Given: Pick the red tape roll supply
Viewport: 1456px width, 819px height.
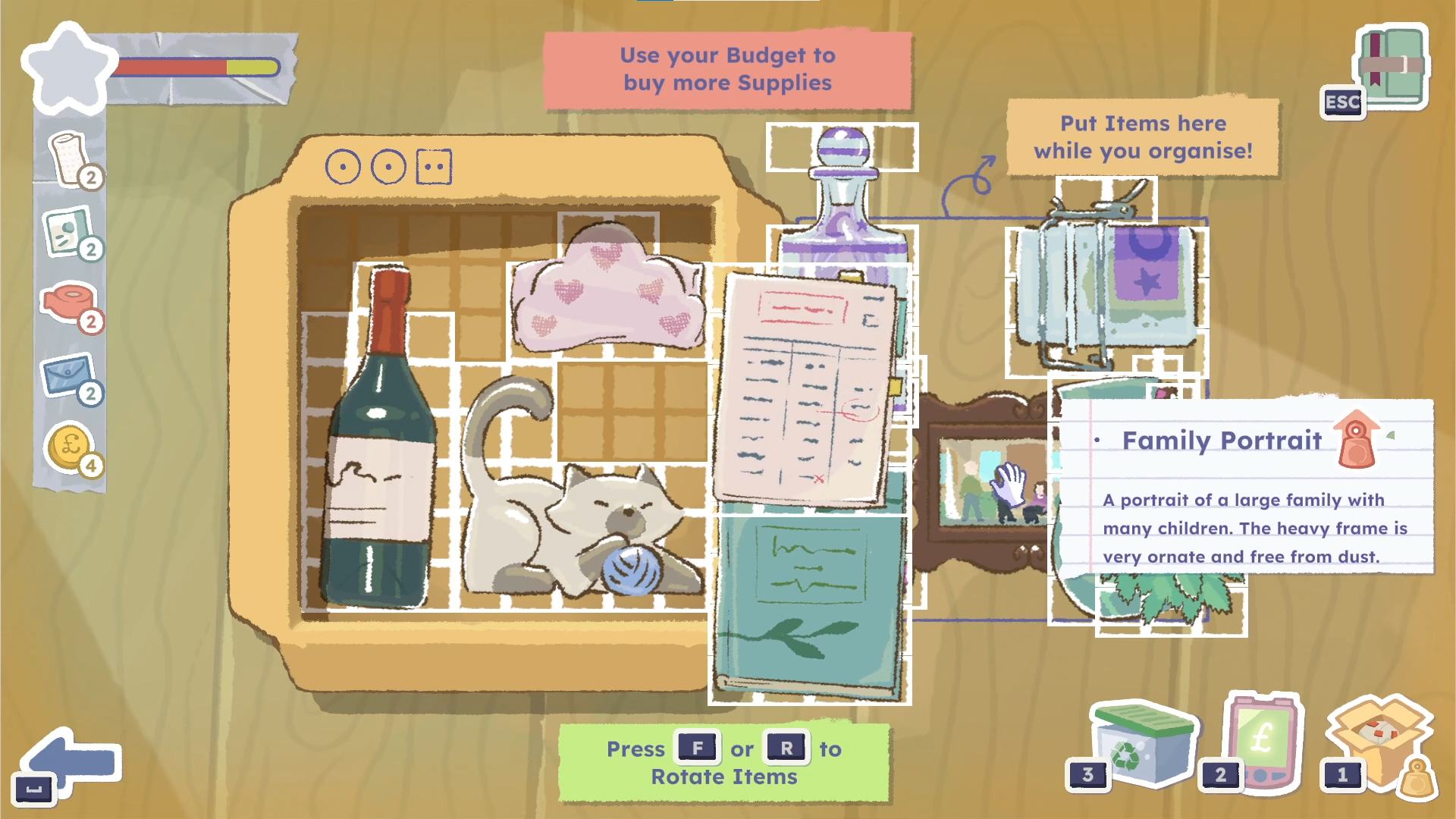Looking at the screenshot, I should 68,303.
